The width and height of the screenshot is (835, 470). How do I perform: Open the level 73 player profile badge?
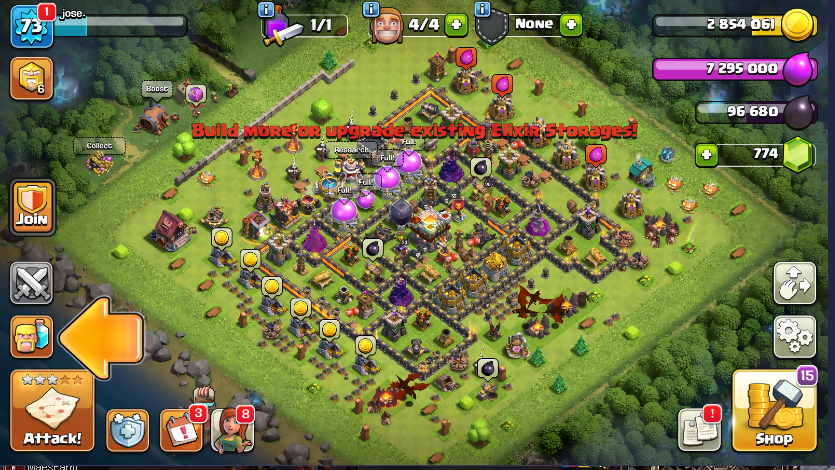[x=32, y=26]
